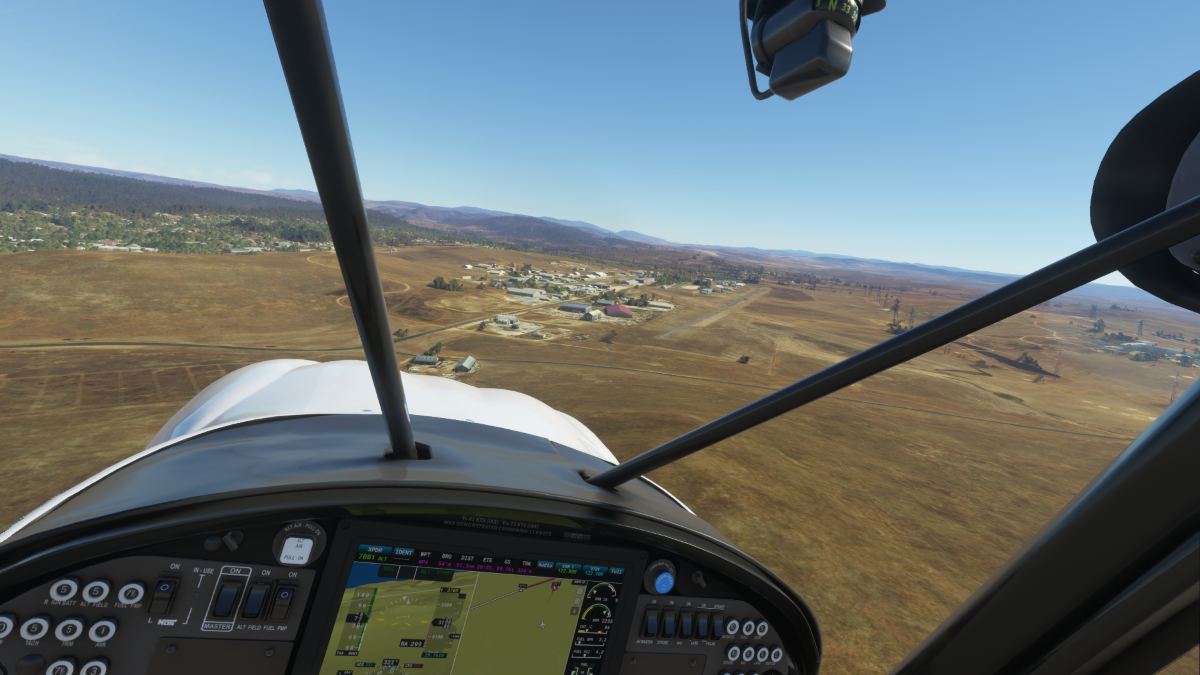Open the Audio panel on the display
1200x675 pixels.
click(x=545, y=566)
